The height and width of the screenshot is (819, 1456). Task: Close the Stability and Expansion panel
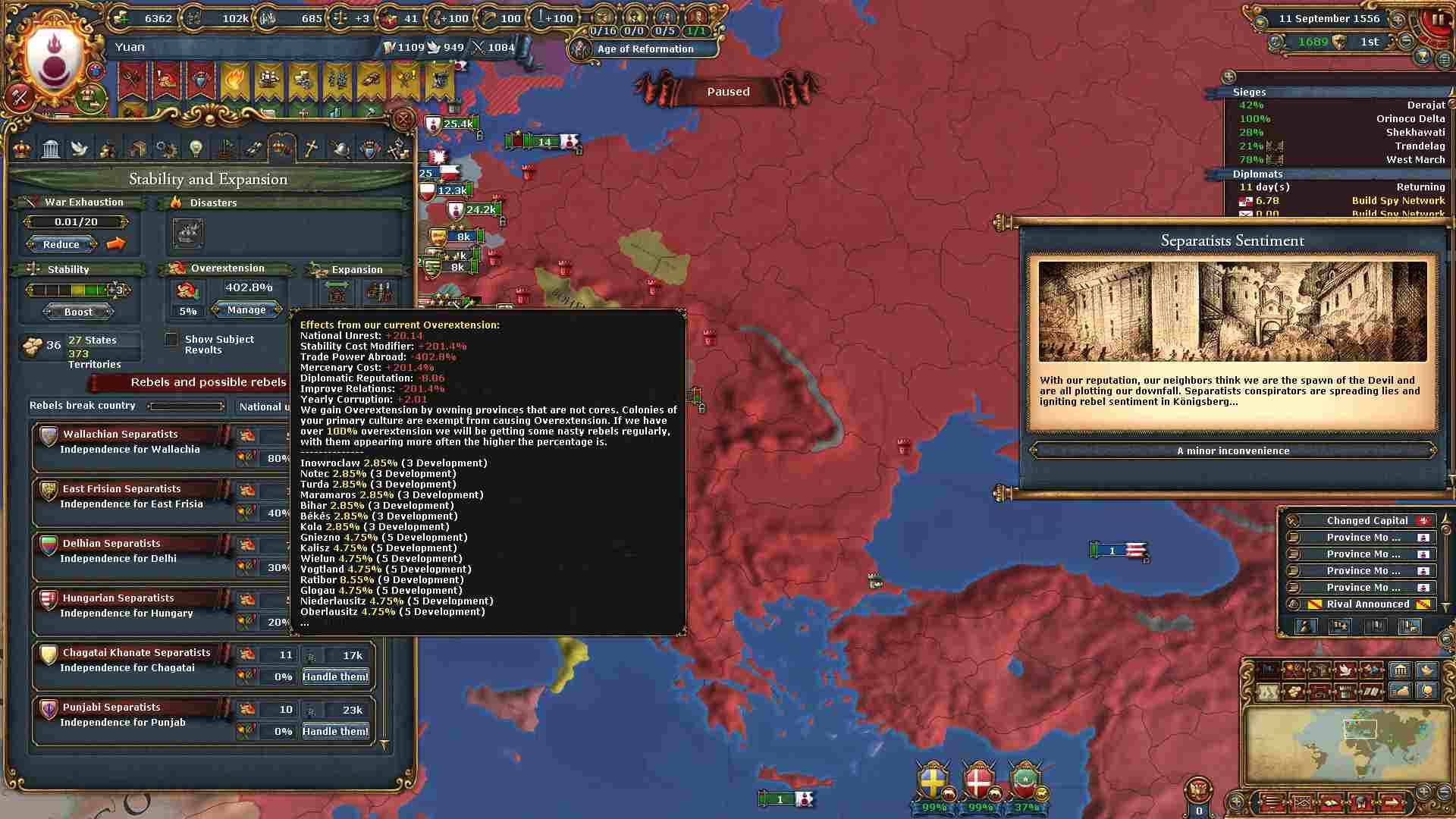pyautogui.click(x=403, y=119)
